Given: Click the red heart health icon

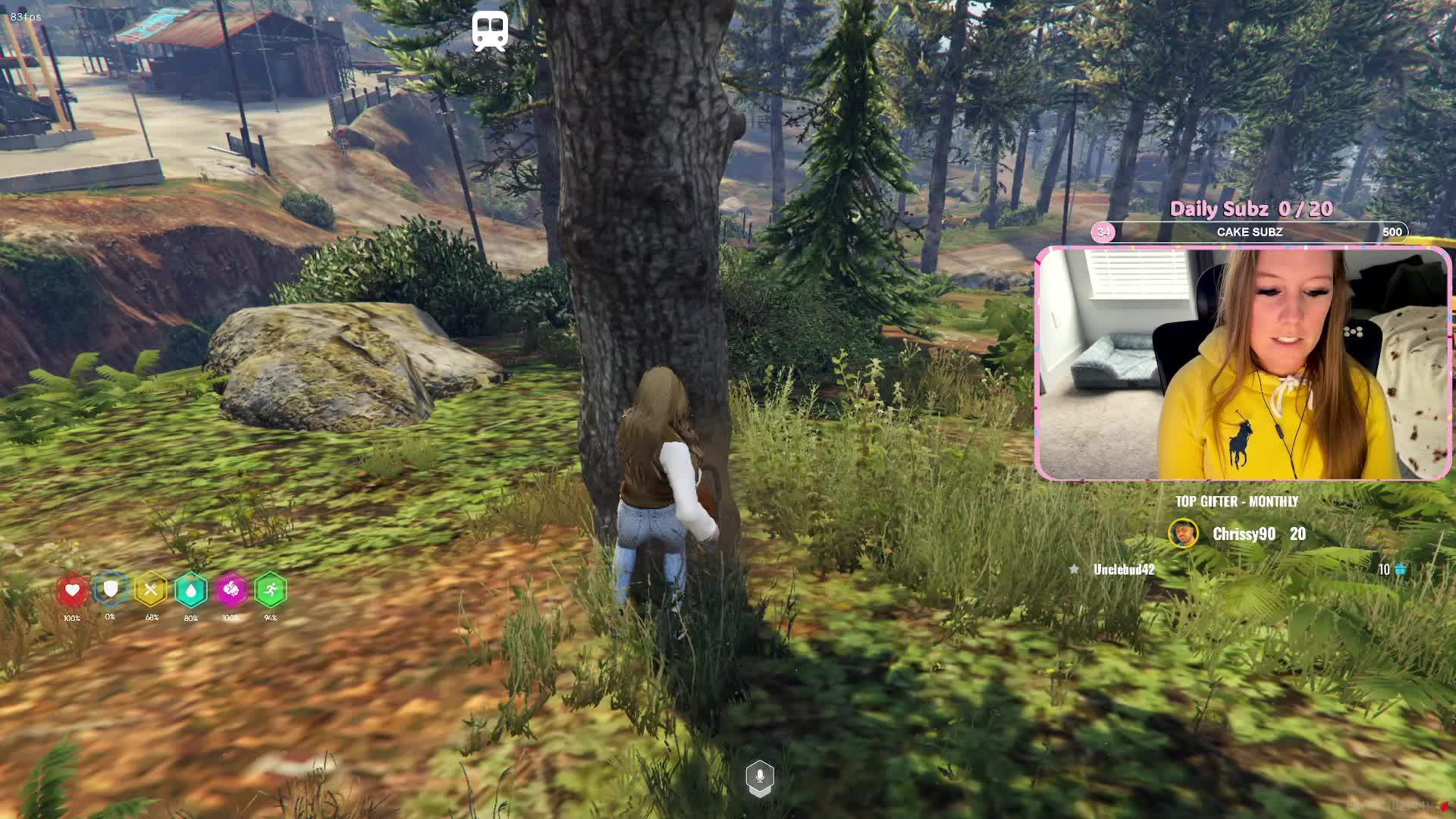Looking at the screenshot, I should point(72,590).
